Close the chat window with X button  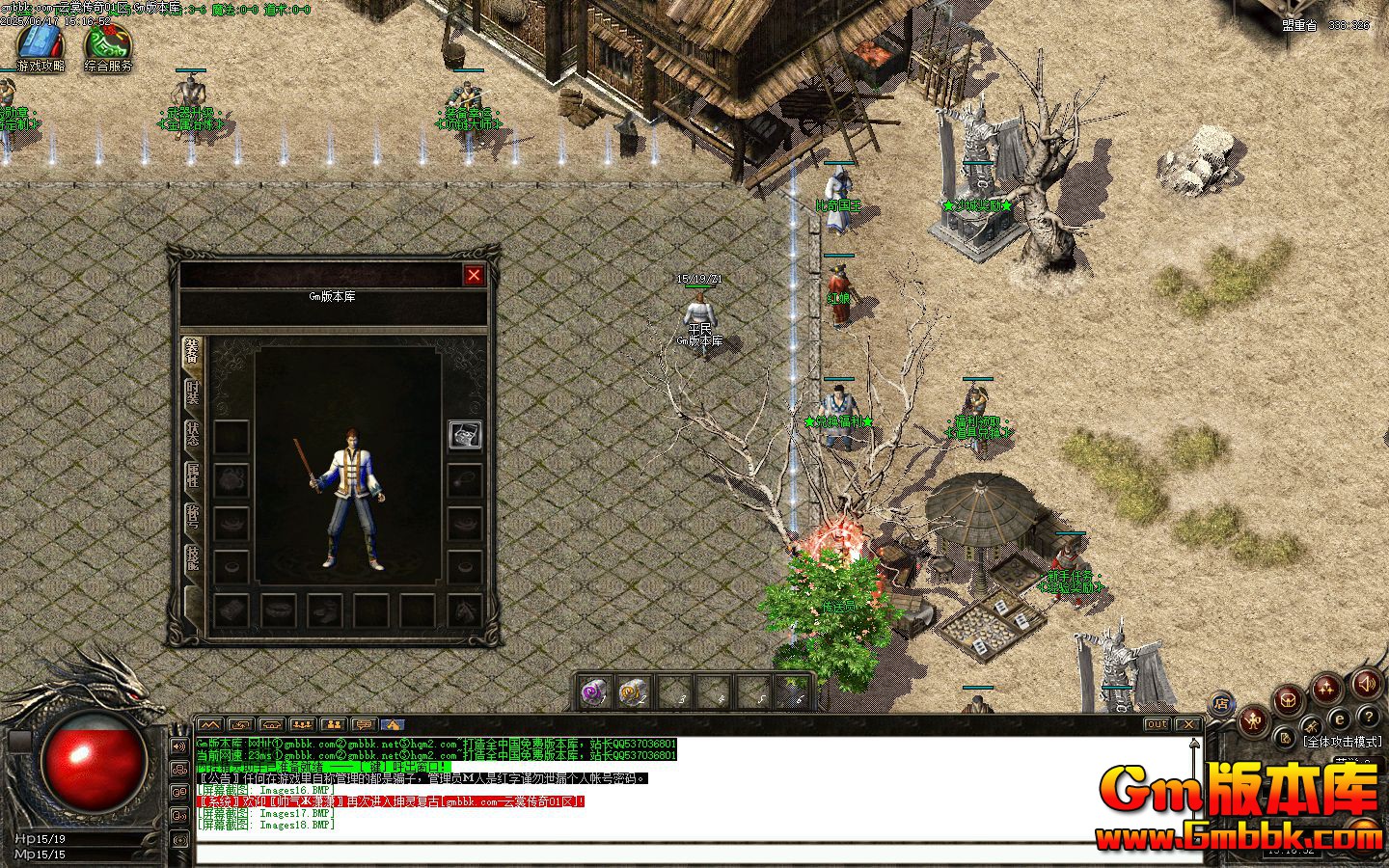1188,724
